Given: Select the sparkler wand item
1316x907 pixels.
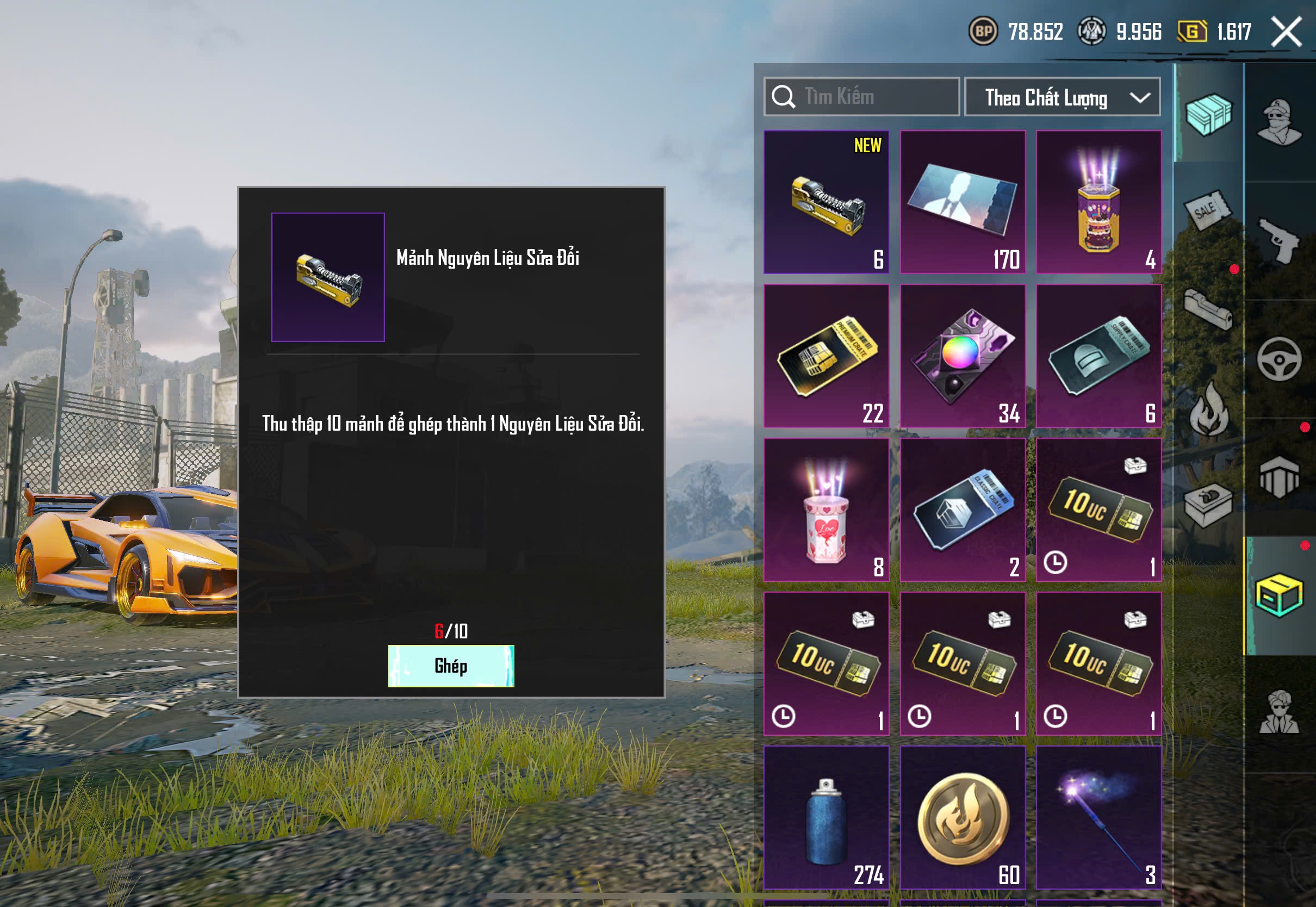Looking at the screenshot, I should click(x=1098, y=817).
